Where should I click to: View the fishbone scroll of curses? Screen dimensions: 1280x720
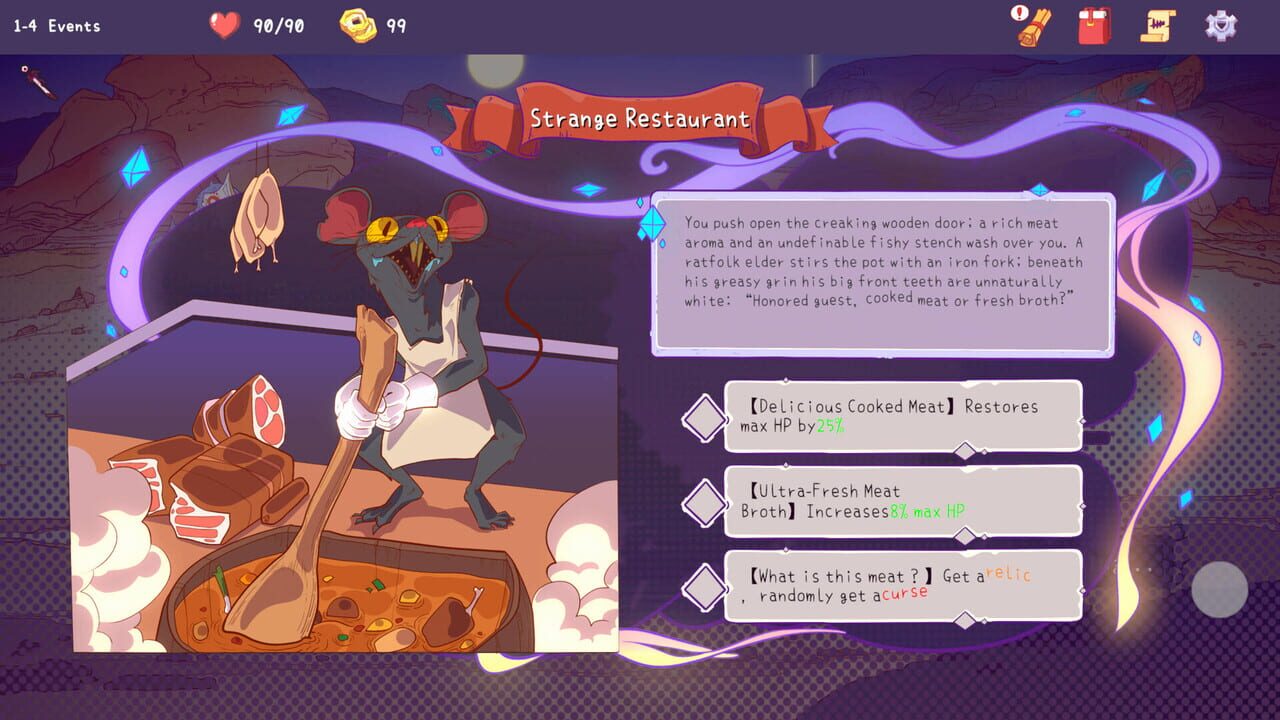click(x=1158, y=25)
